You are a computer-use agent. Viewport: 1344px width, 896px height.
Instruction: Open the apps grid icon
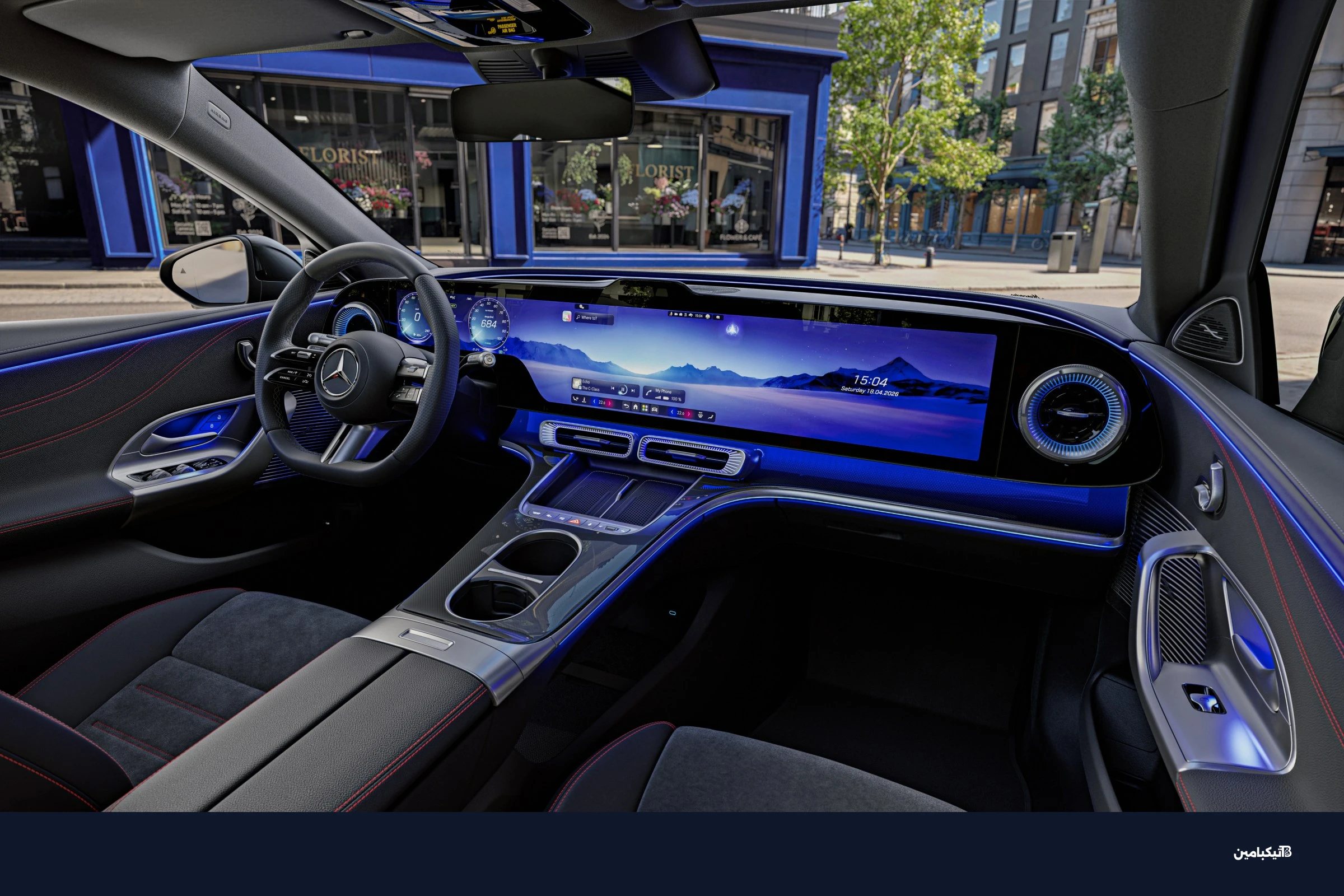[x=645, y=408]
